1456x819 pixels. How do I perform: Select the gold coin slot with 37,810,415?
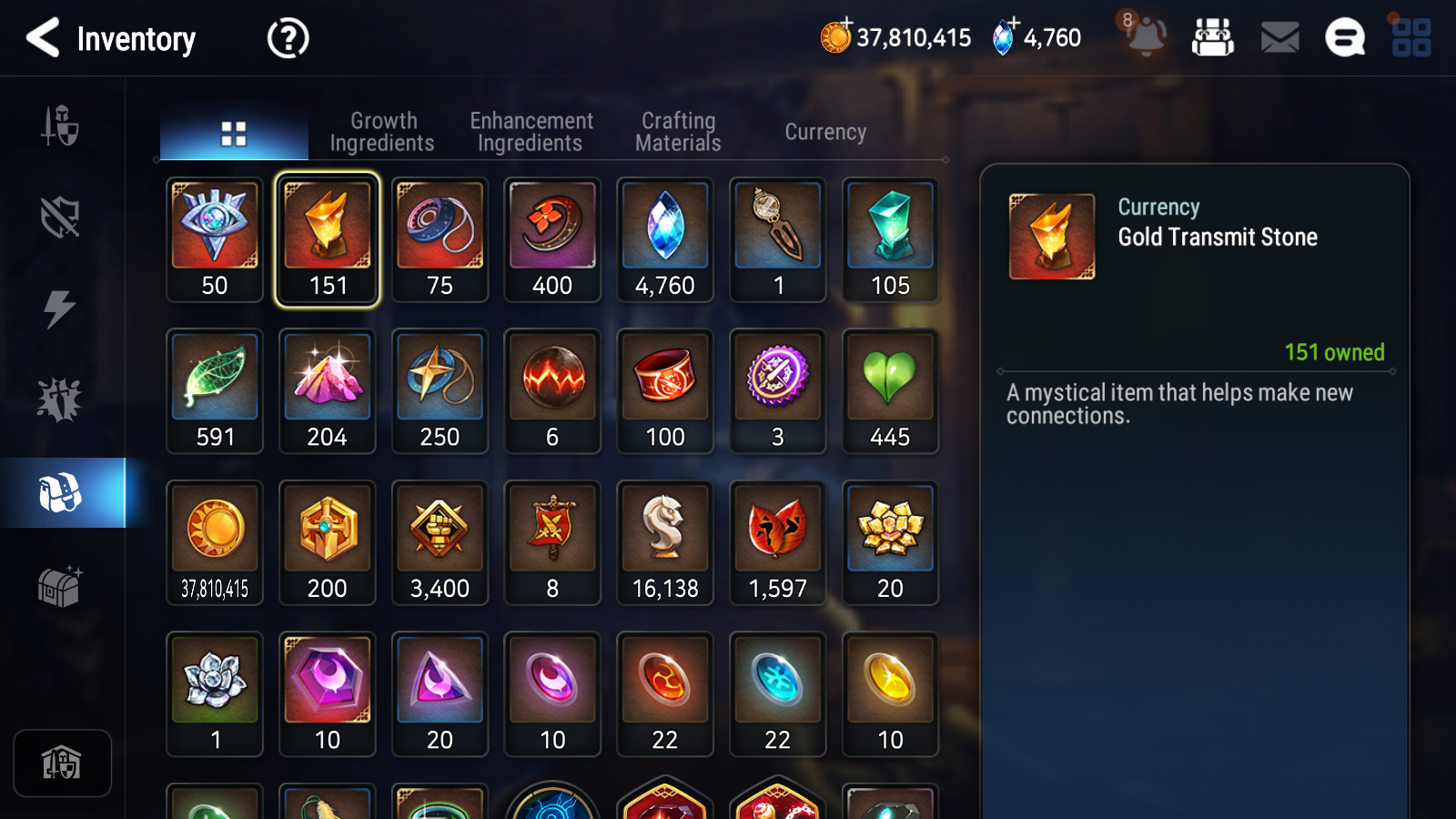(x=215, y=542)
